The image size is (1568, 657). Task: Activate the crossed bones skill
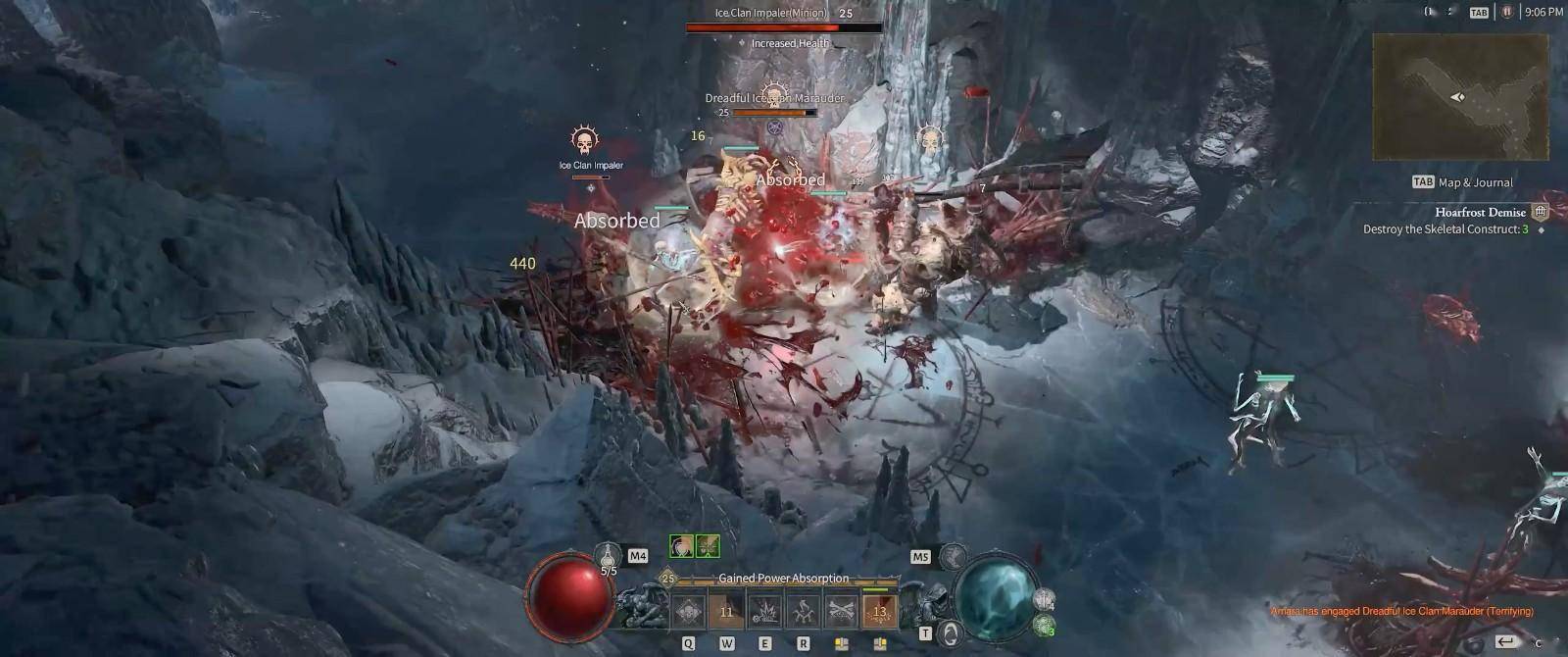[x=841, y=611]
